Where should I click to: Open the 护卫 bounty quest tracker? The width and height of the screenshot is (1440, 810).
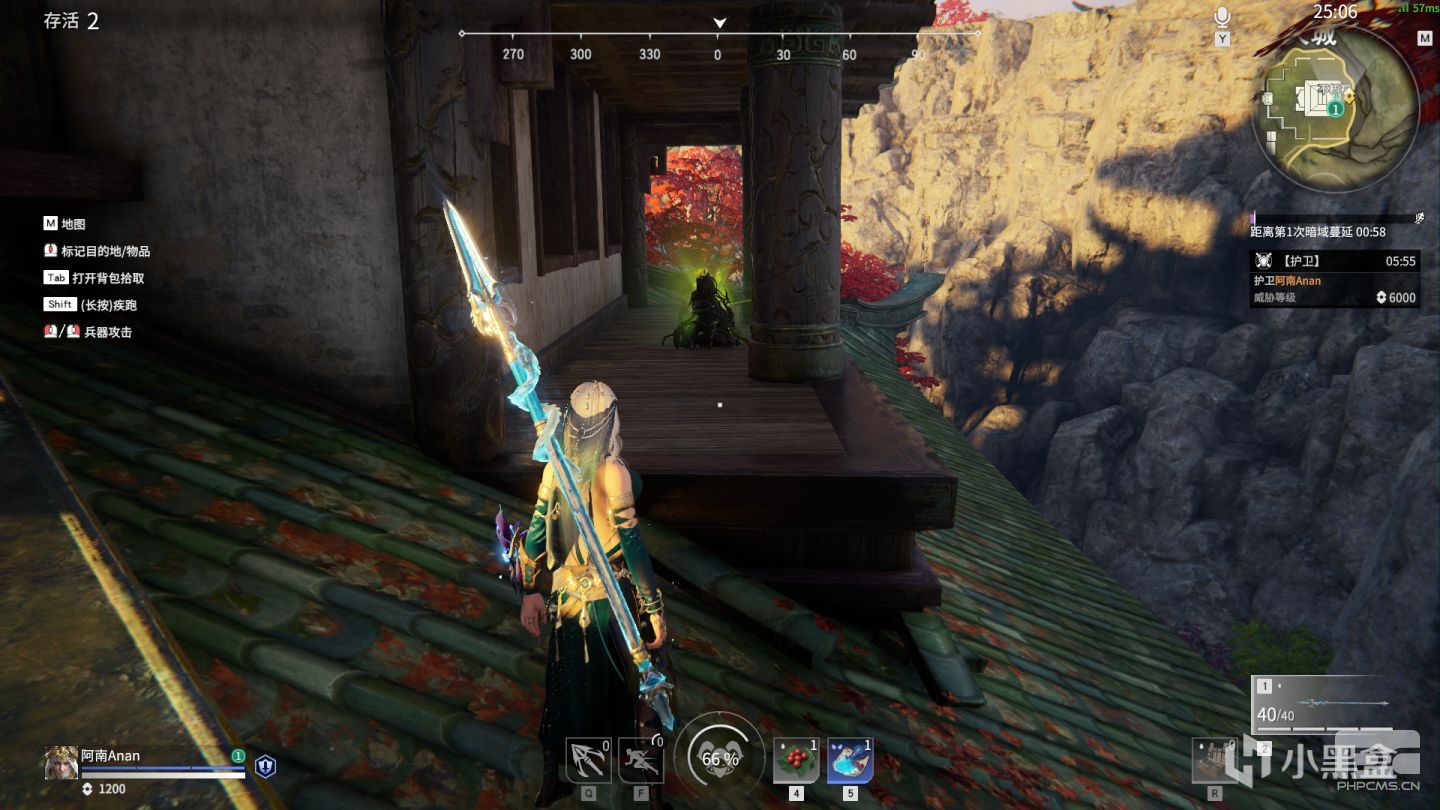(x=1334, y=278)
